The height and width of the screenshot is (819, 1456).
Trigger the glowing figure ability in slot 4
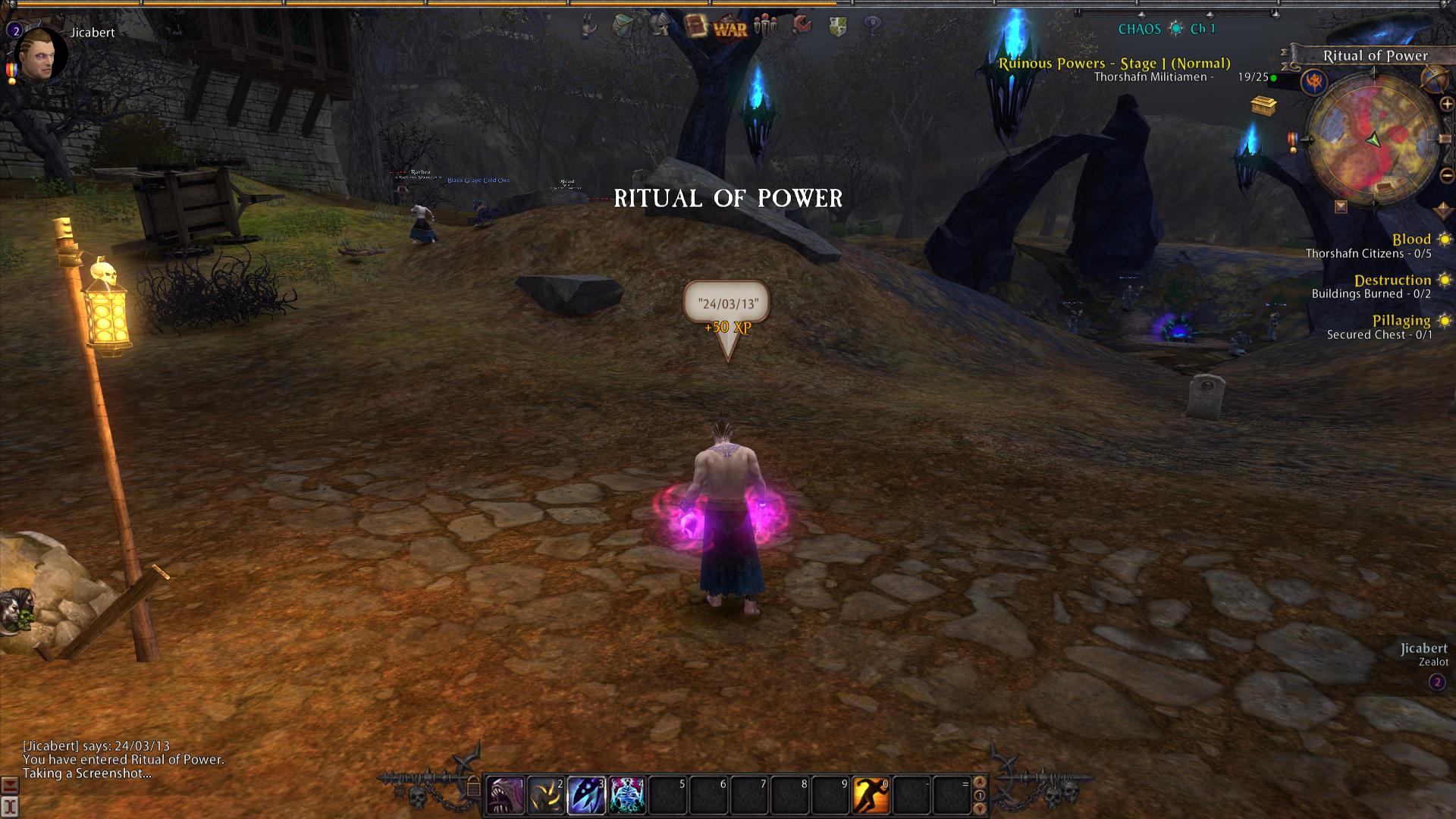pos(627,795)
